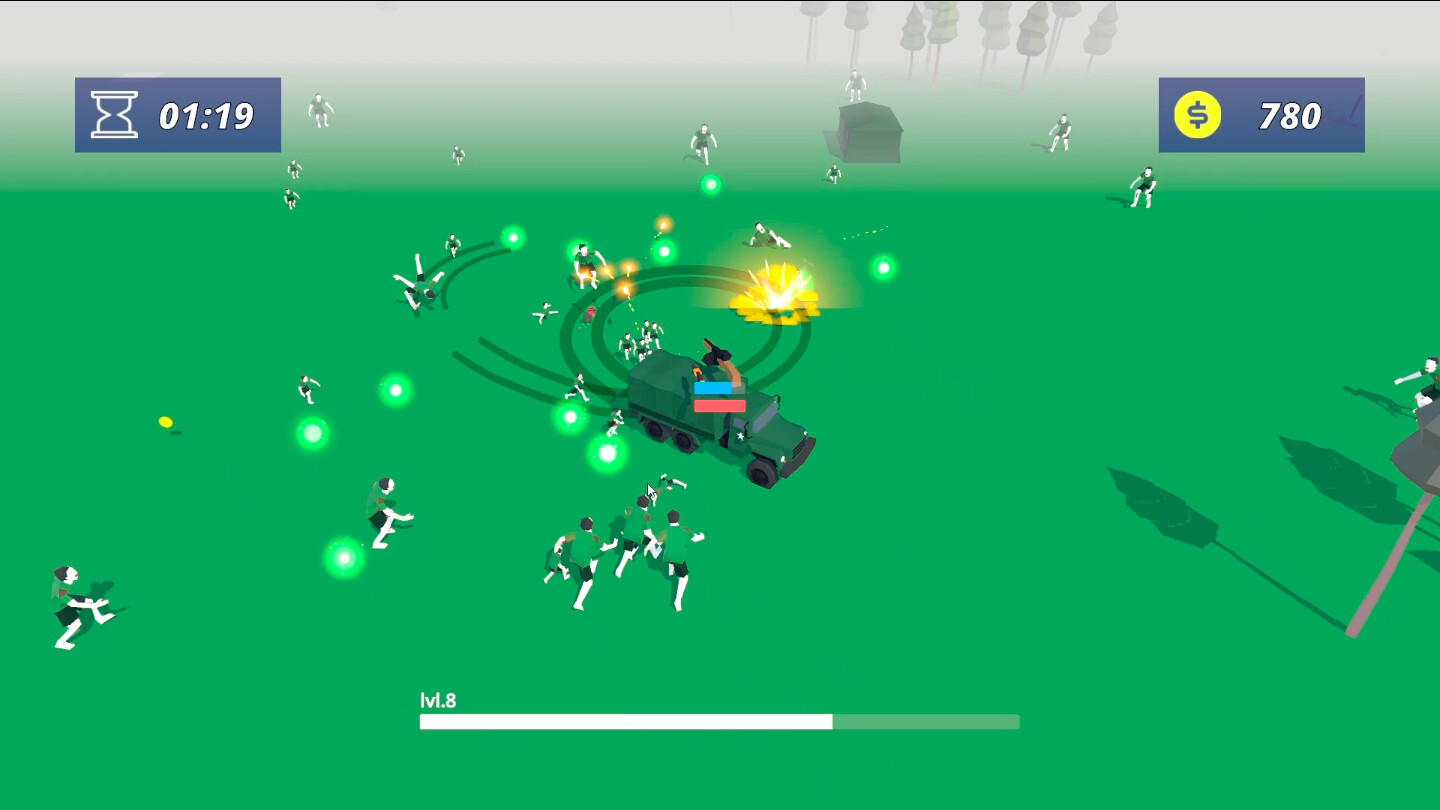Click the hourglass timer icon

click(x=114, y=113)
